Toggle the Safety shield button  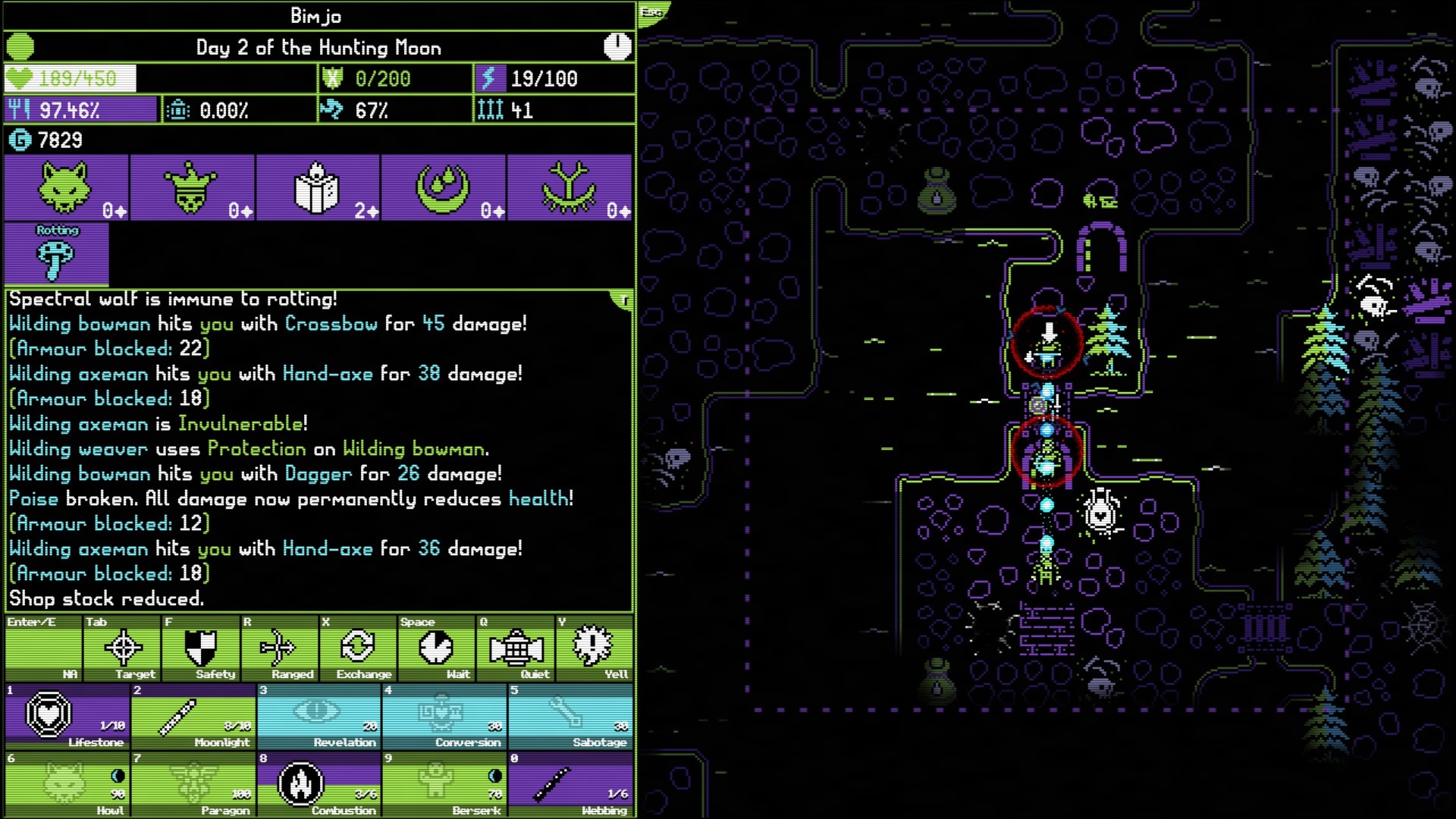201,648
